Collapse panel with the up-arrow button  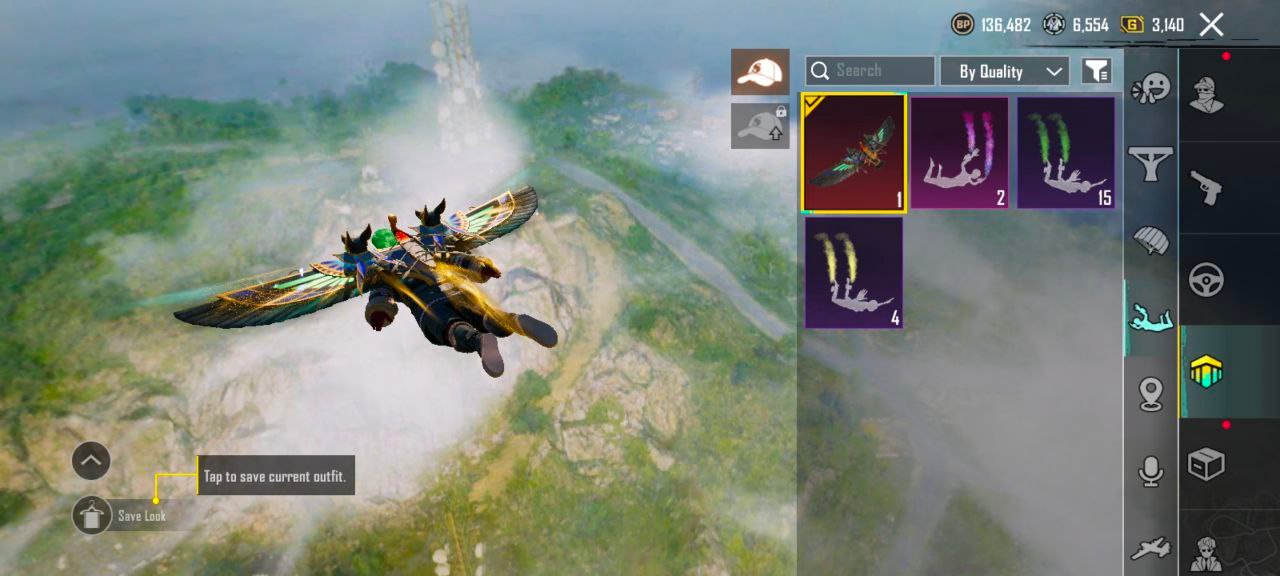(x=91, y=461)
